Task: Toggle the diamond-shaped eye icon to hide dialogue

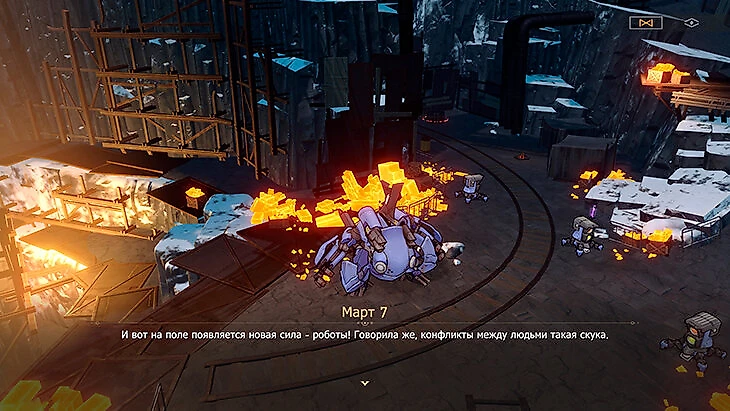Action: pos(691,21)
